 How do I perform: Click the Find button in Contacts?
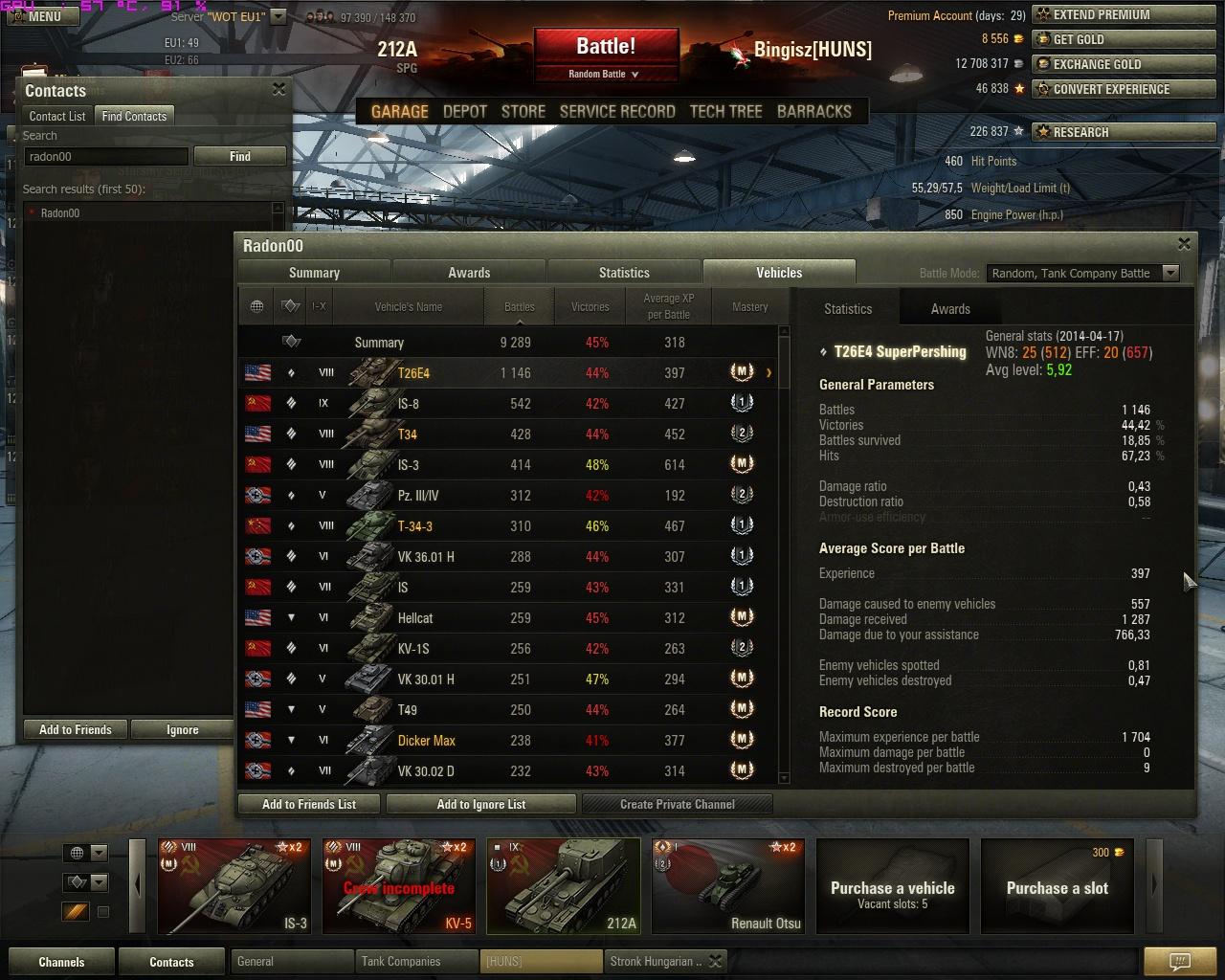[239, 156]
